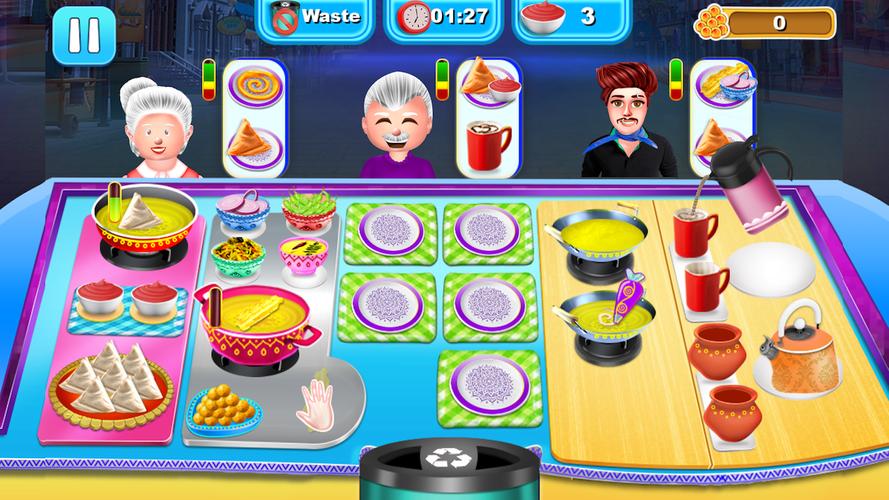Choose the green chili bowl

pyautogui.click(x=308, y=210)
